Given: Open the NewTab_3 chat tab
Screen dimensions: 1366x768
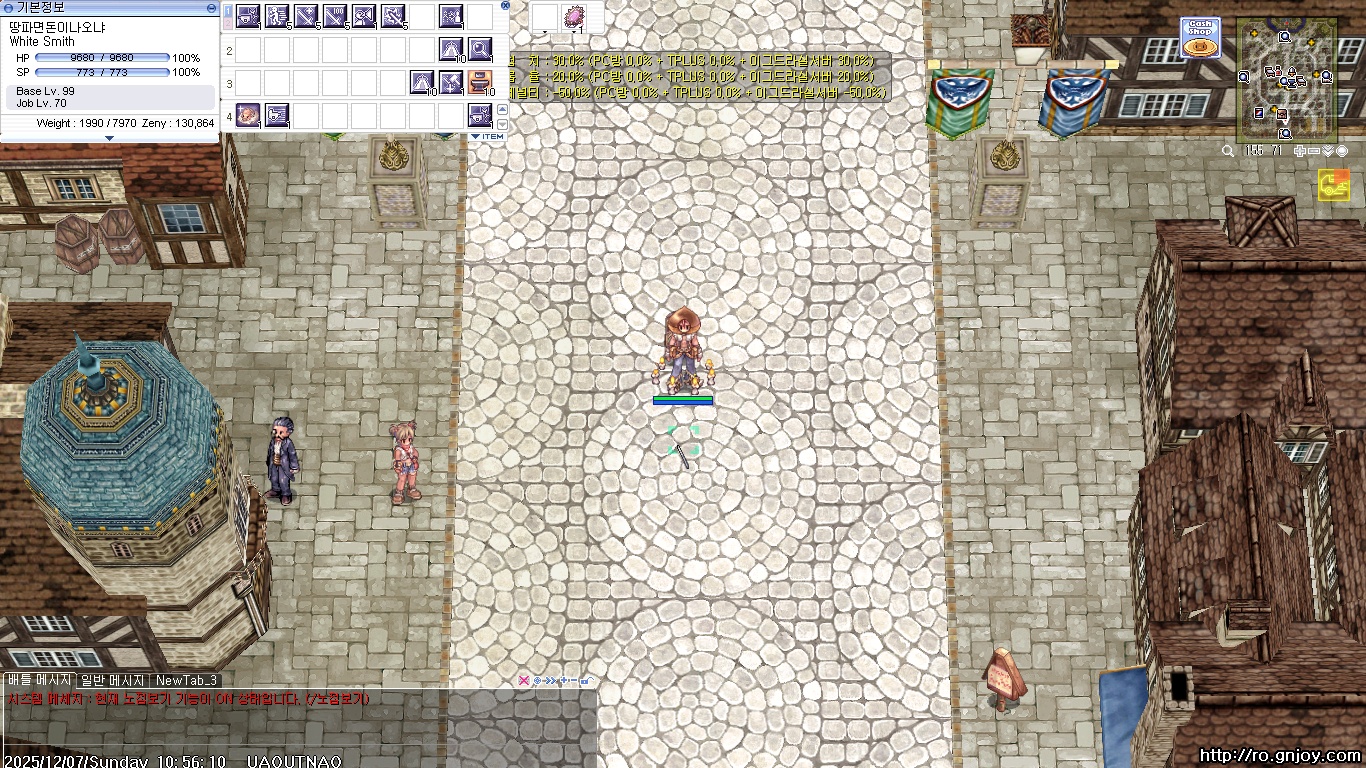Looking at the screenshot, I should point(186,680).
